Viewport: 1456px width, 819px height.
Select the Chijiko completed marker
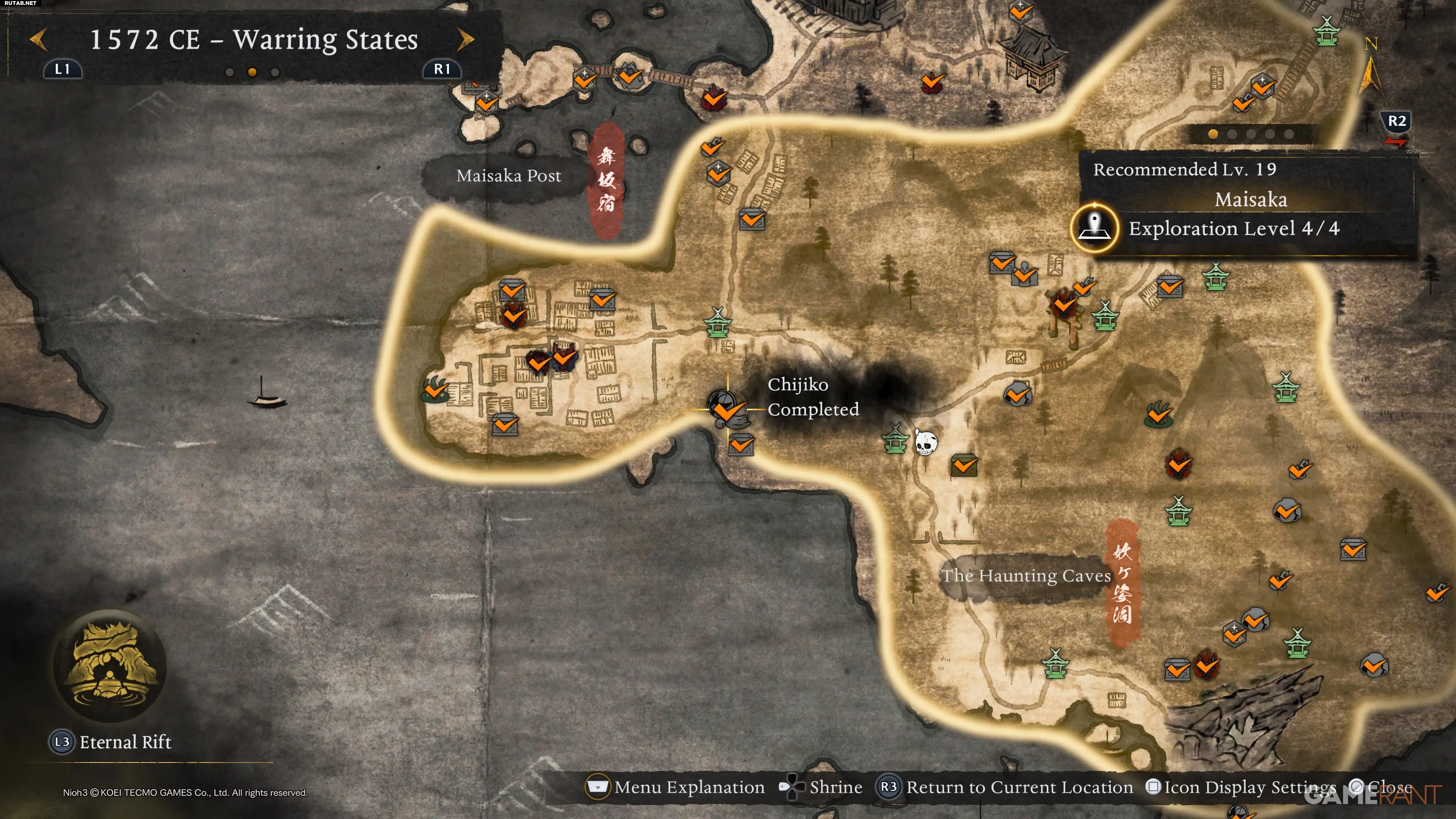coord(726,408)
